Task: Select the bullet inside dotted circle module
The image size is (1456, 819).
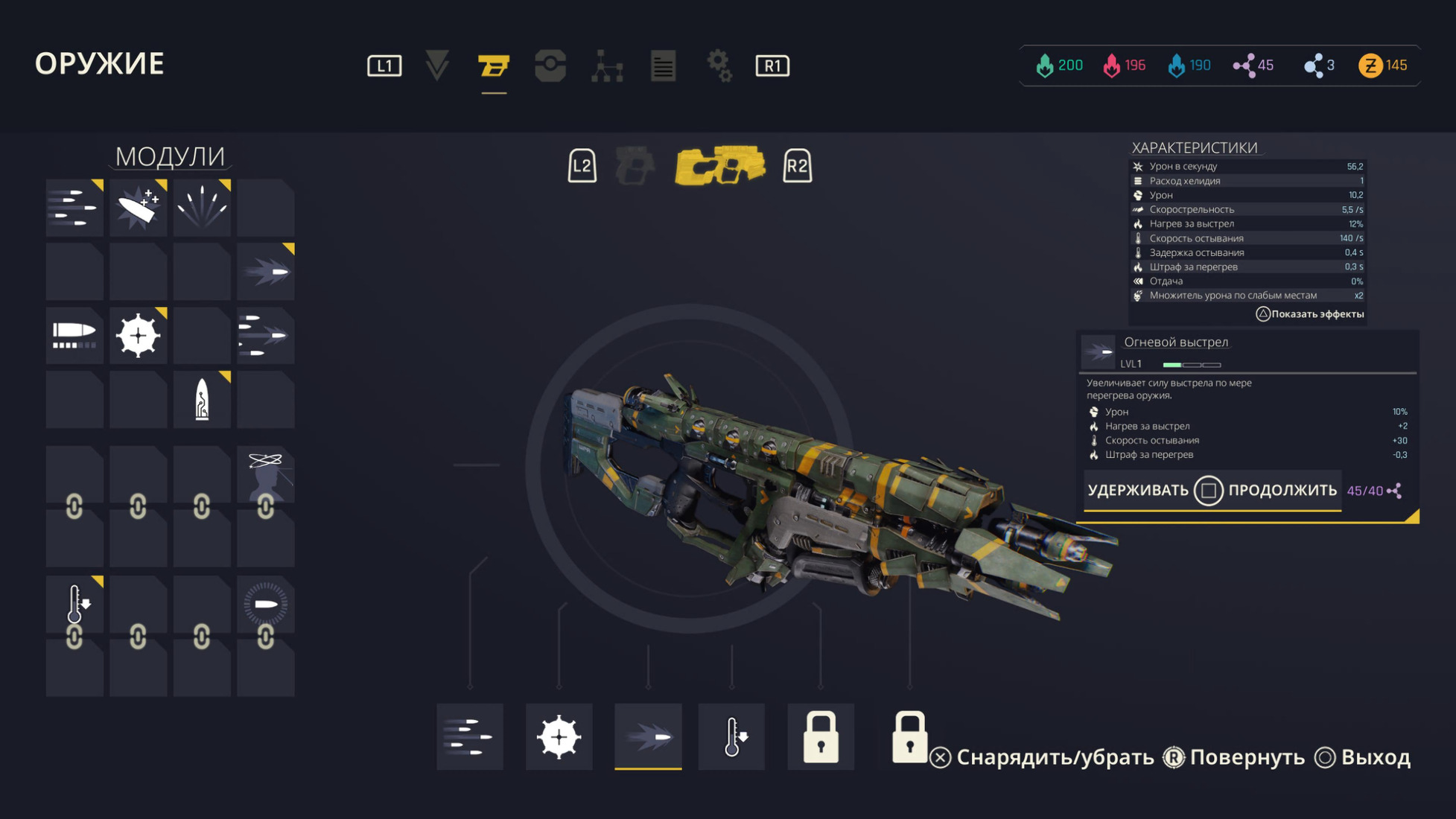Action: pyautogui.click(x=266, y=604)
